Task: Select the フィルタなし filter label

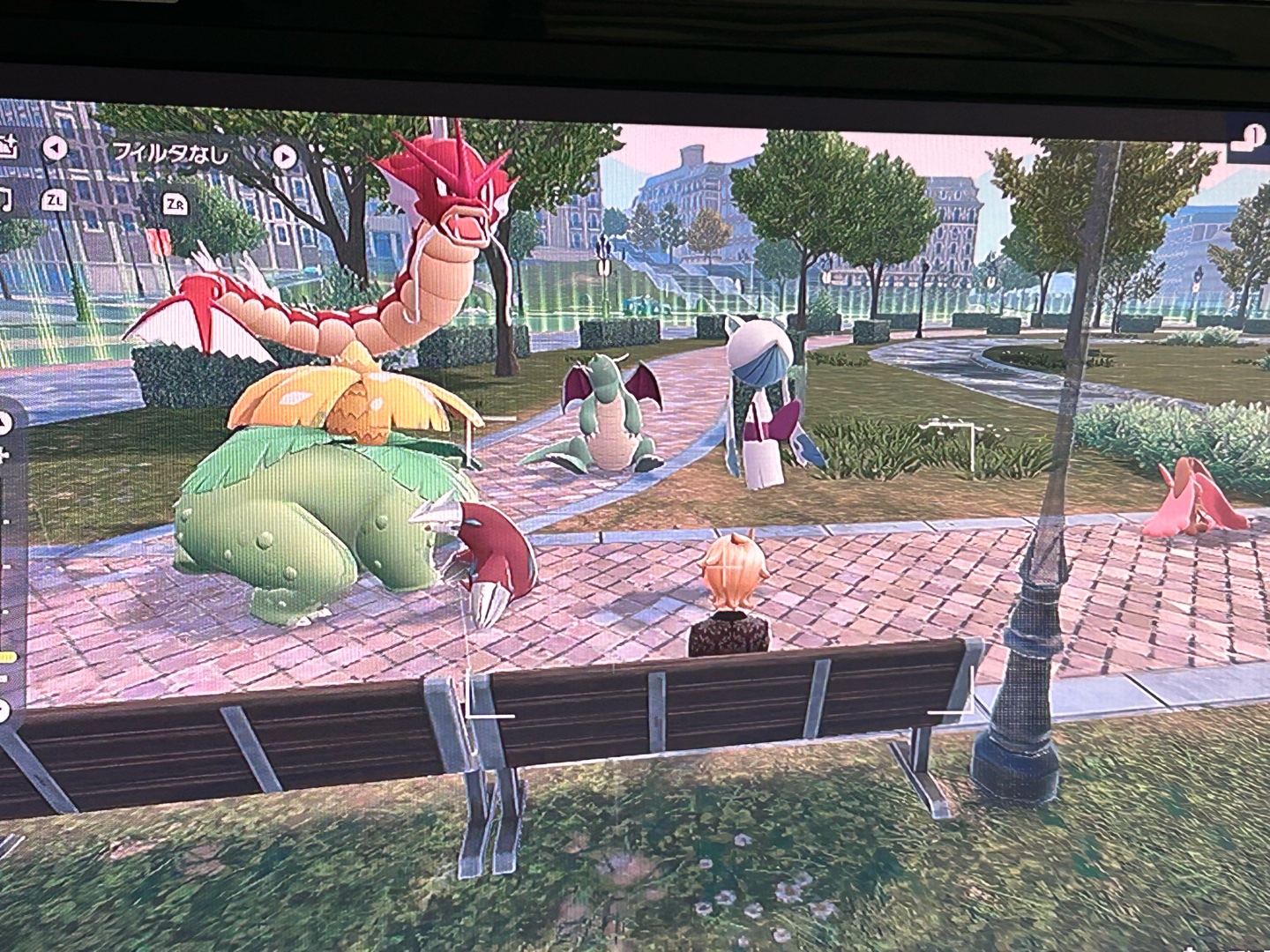Action: coord(170,152)
